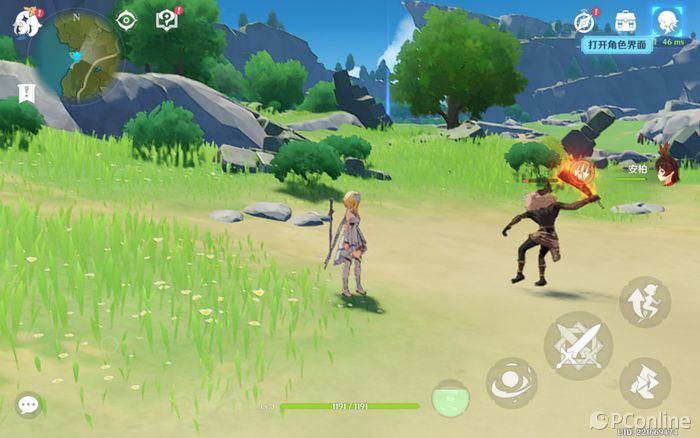Open the question-mark tutorial book
Screen dimensions: 700x438
(167, 20)
